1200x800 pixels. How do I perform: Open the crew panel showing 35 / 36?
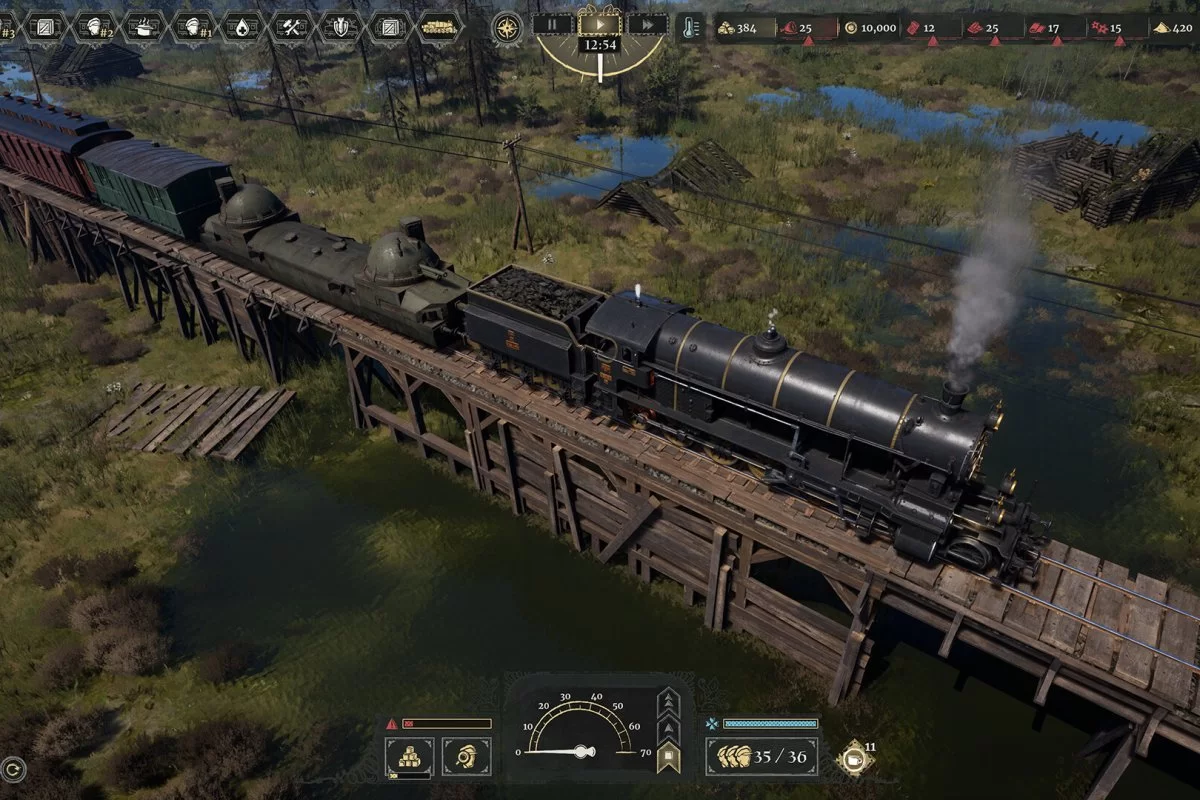[762, 757]
